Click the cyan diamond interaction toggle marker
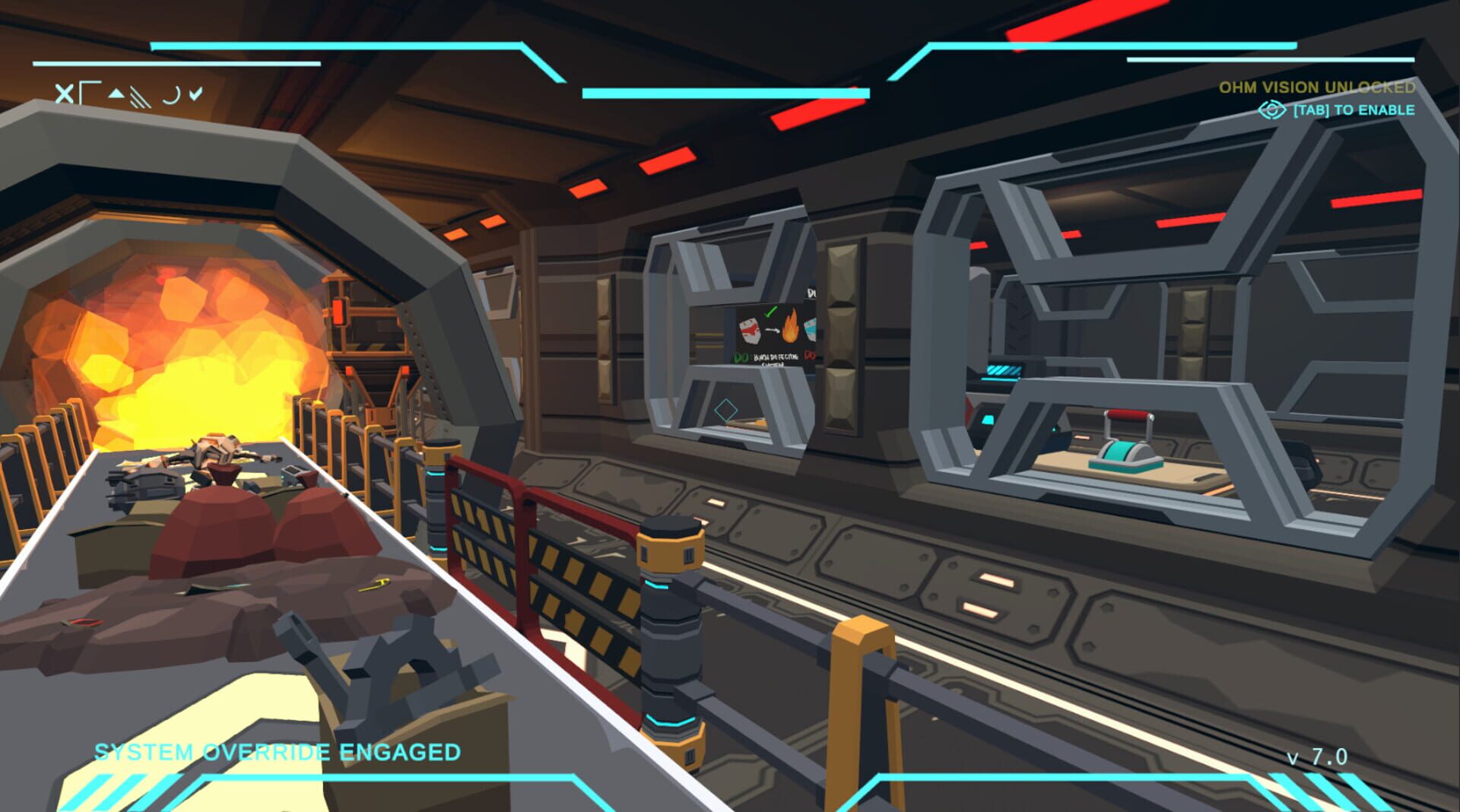This screenshot has height=812, width=1460. pos(725,408)
